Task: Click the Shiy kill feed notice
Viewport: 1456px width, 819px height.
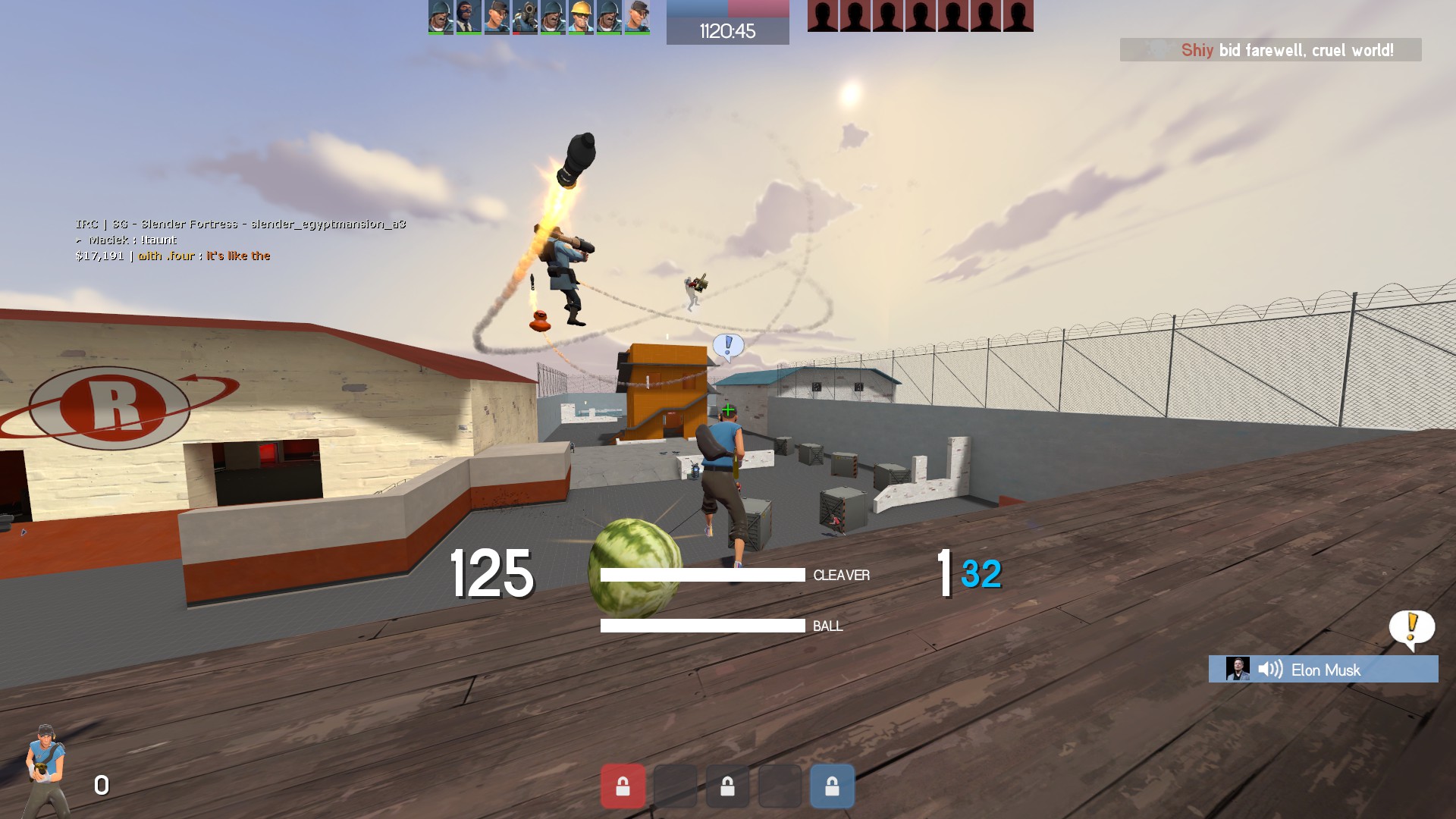Action: (x=1271, y=50)
